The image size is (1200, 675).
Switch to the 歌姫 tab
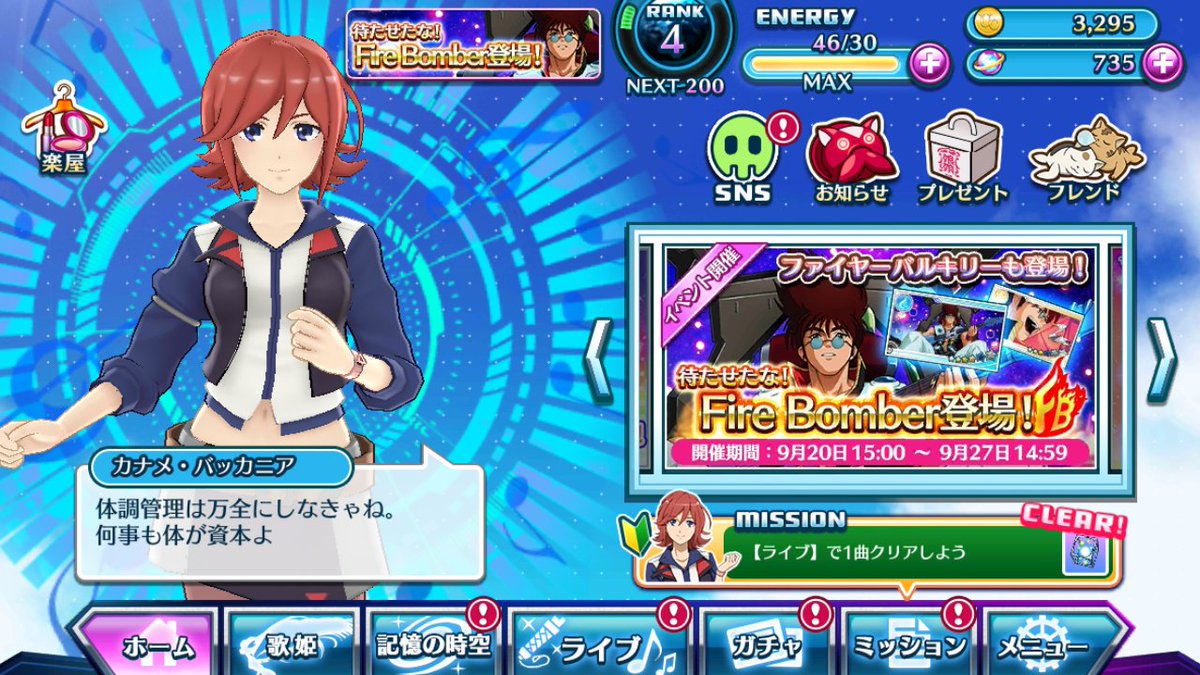[x=293, y=645]
